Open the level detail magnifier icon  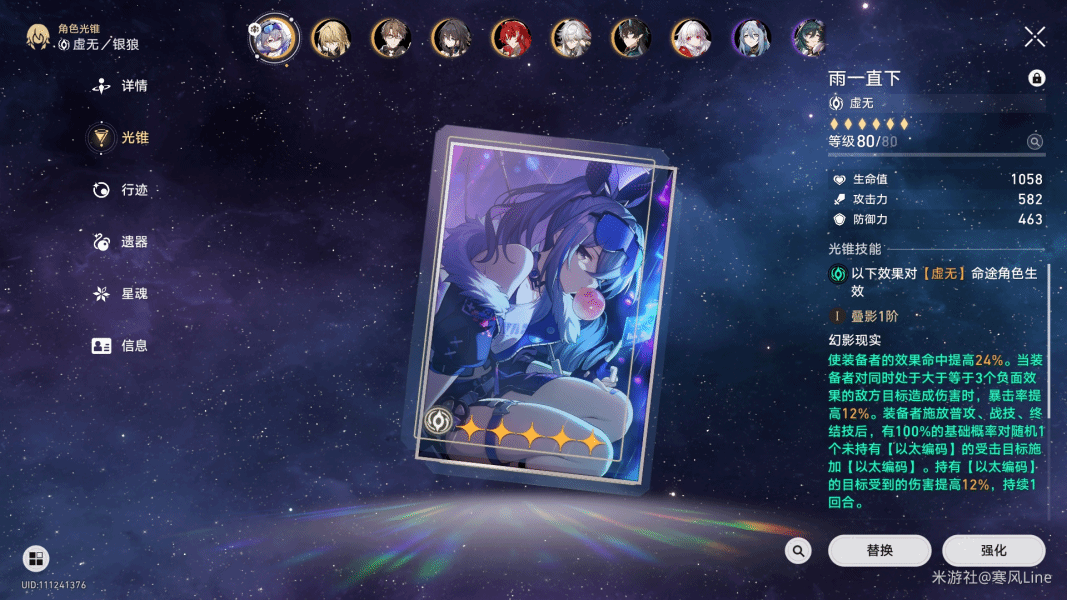pos(1035,142)
